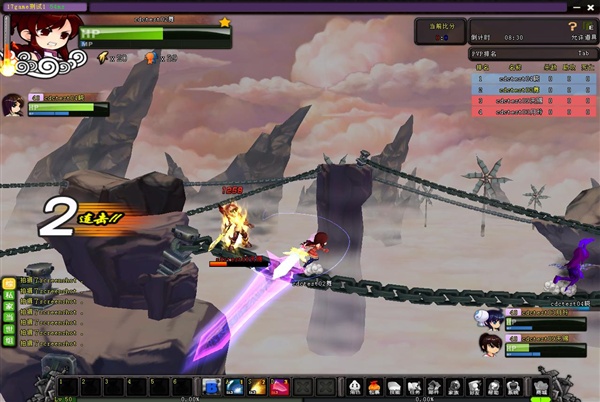Click the dark-haired player portrait at right
Screen dimensions: 600x402
pyautogui.click(x=489, y=343)
